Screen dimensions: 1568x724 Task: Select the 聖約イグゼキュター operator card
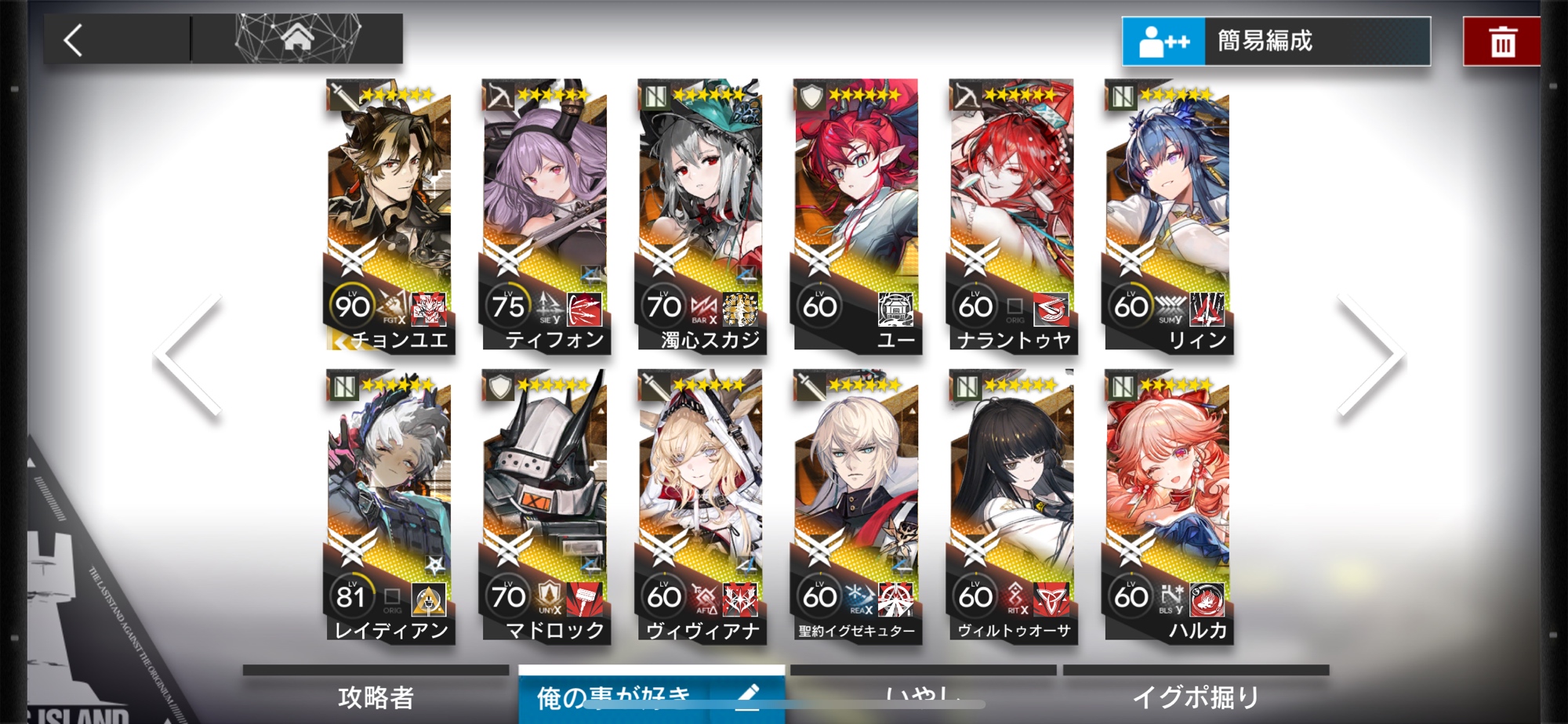pyautogui.click(x=855, y=507)
